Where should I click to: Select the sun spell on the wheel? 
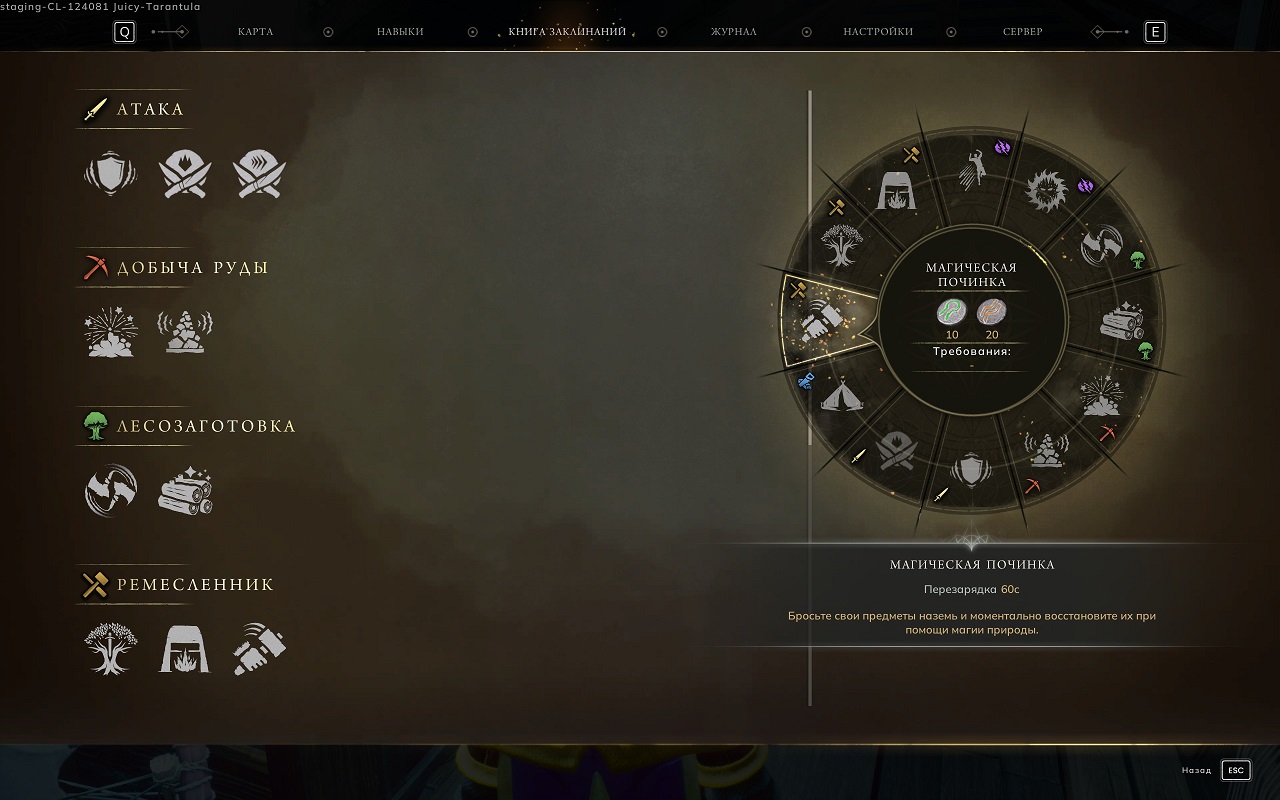pos(1047,190)
